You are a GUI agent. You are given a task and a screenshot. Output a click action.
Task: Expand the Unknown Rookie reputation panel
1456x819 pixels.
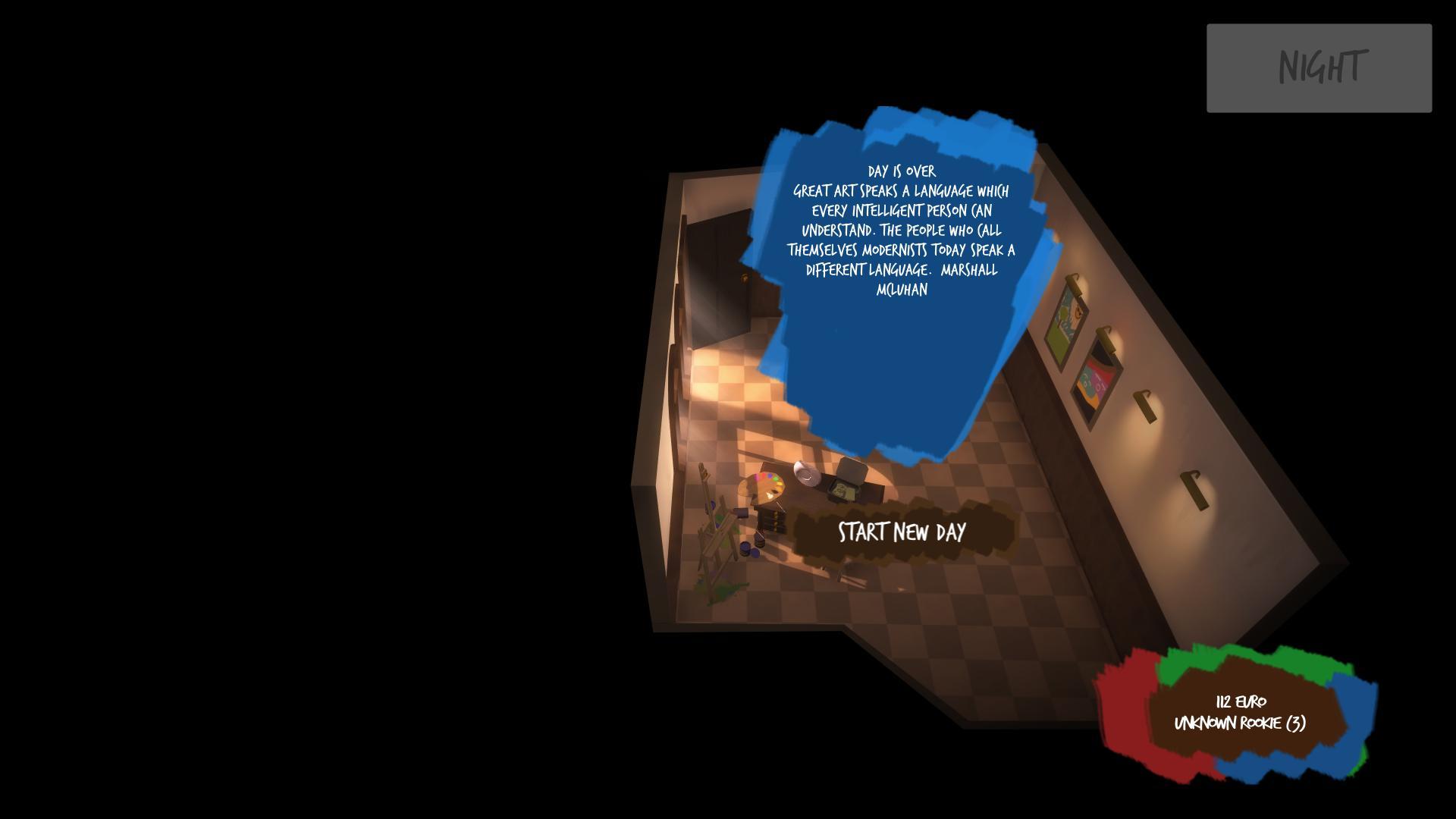tap(1240, 724)
